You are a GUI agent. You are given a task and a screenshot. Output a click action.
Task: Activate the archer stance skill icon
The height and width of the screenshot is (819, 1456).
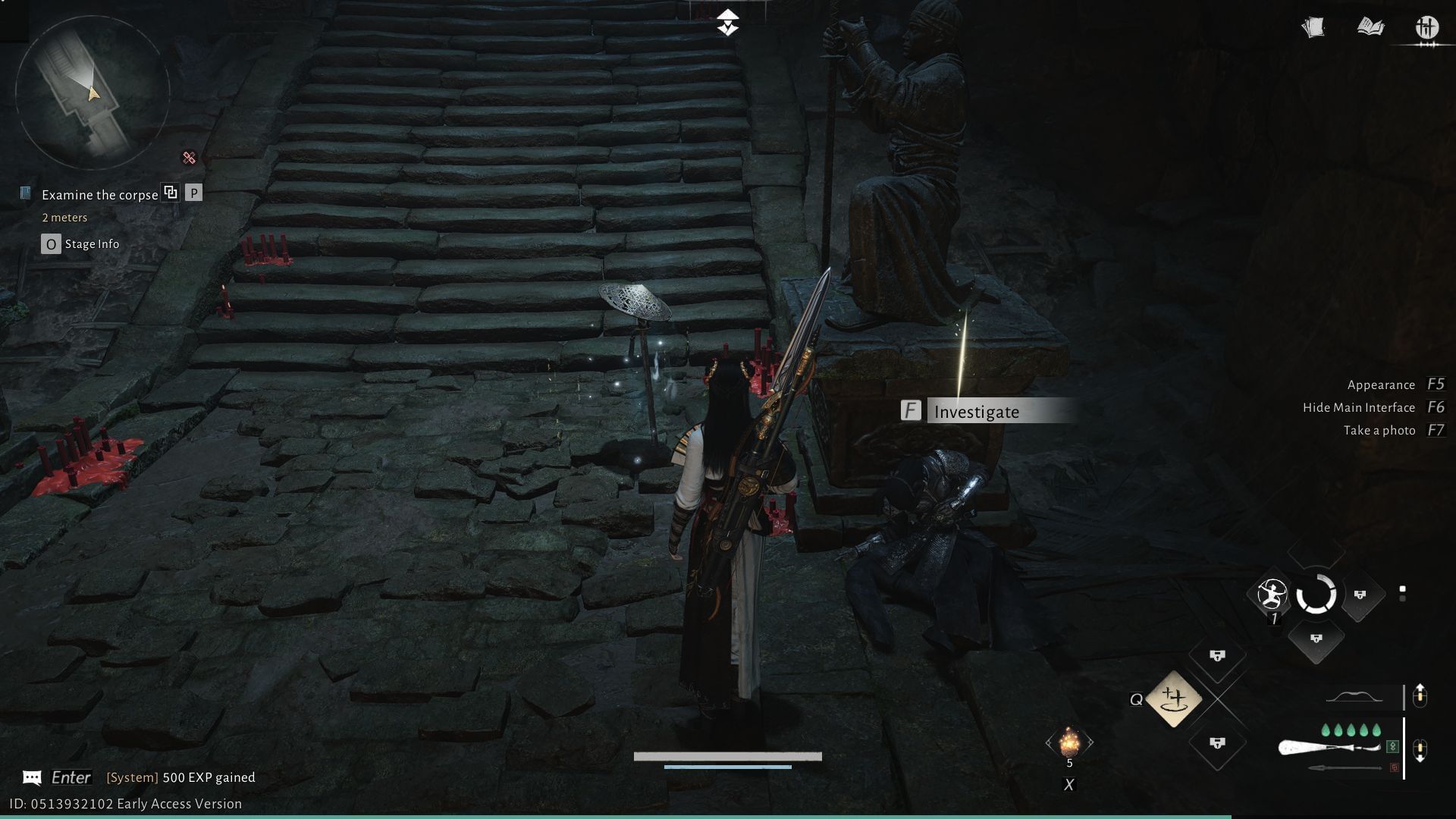point(1272,595)
